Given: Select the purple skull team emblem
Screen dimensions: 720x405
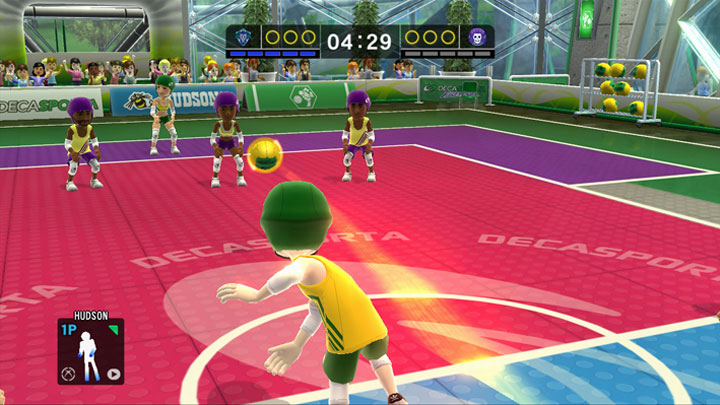Looking at the screenshot, I should pyautogui.click(x=477, y=38).
